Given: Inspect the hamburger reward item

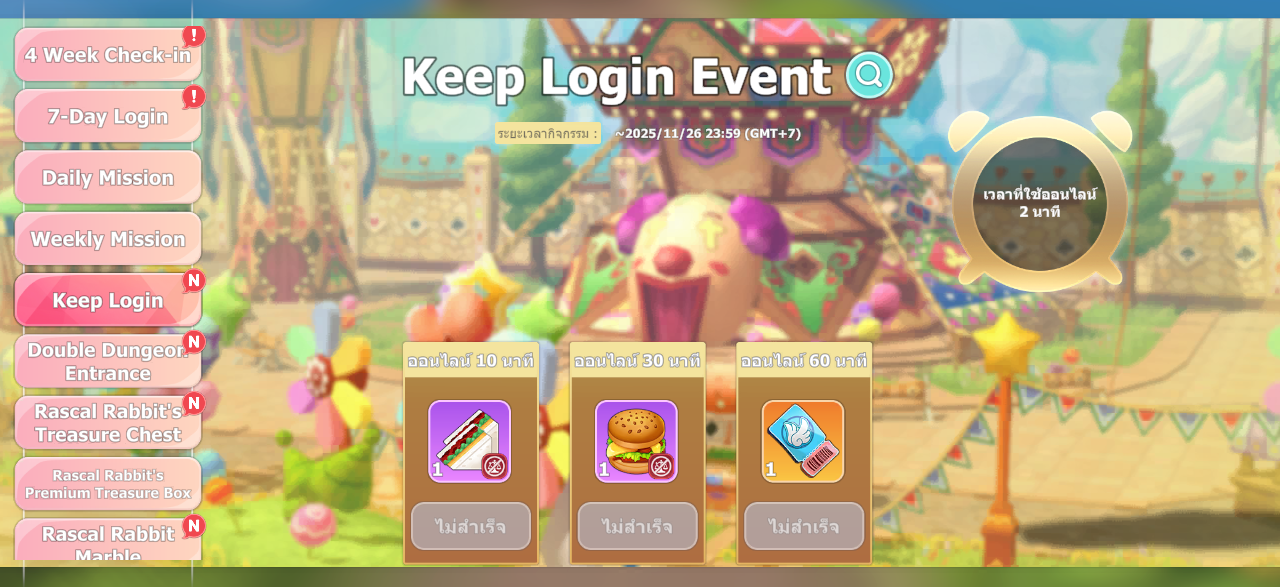Looking at the screenshot, I should pyautogui.click(x=636, y=441).
